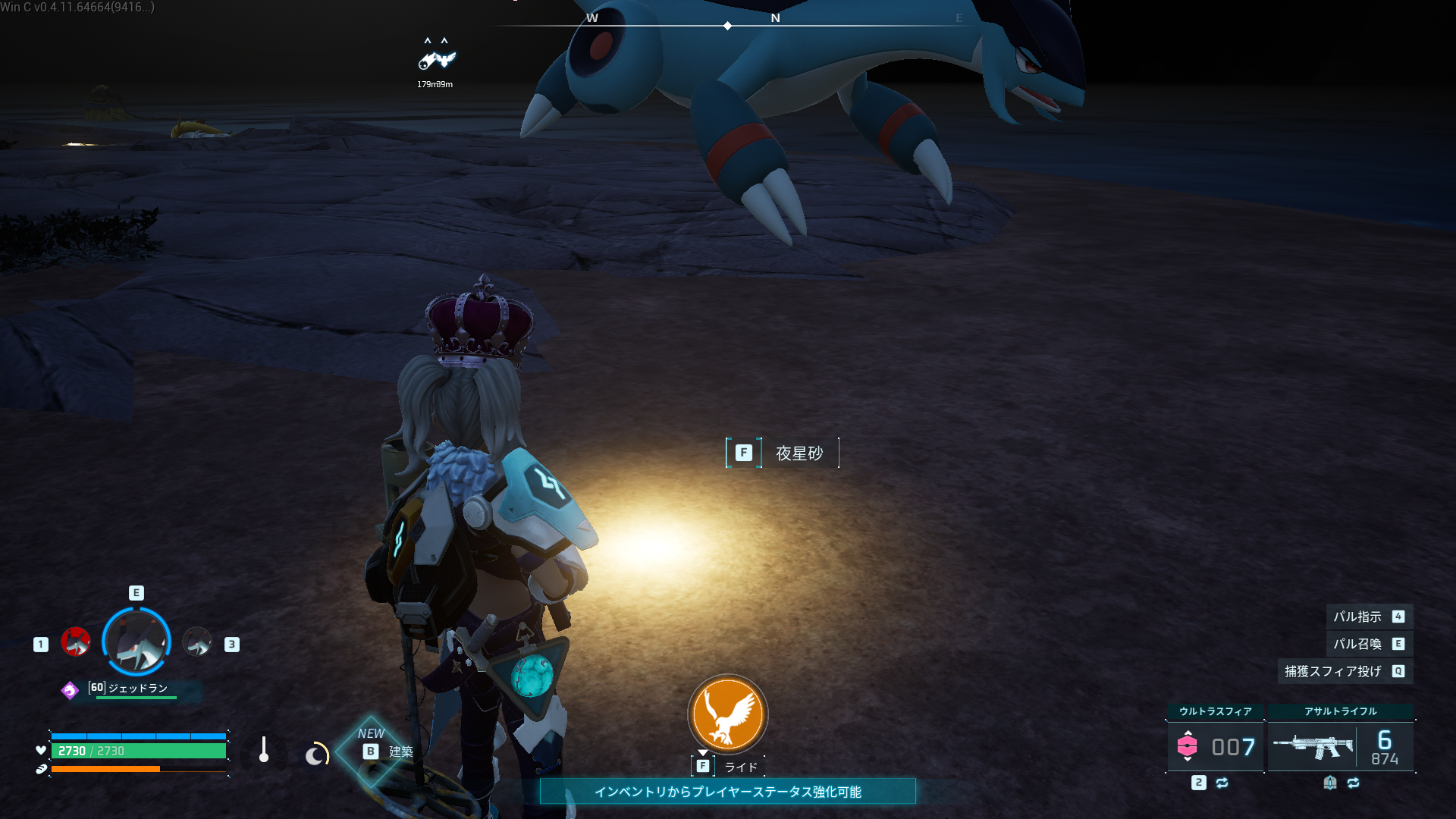Click the inventory status upgrade notification banner
Screen dimensions: 1456x819
click(x=728, y=792)
